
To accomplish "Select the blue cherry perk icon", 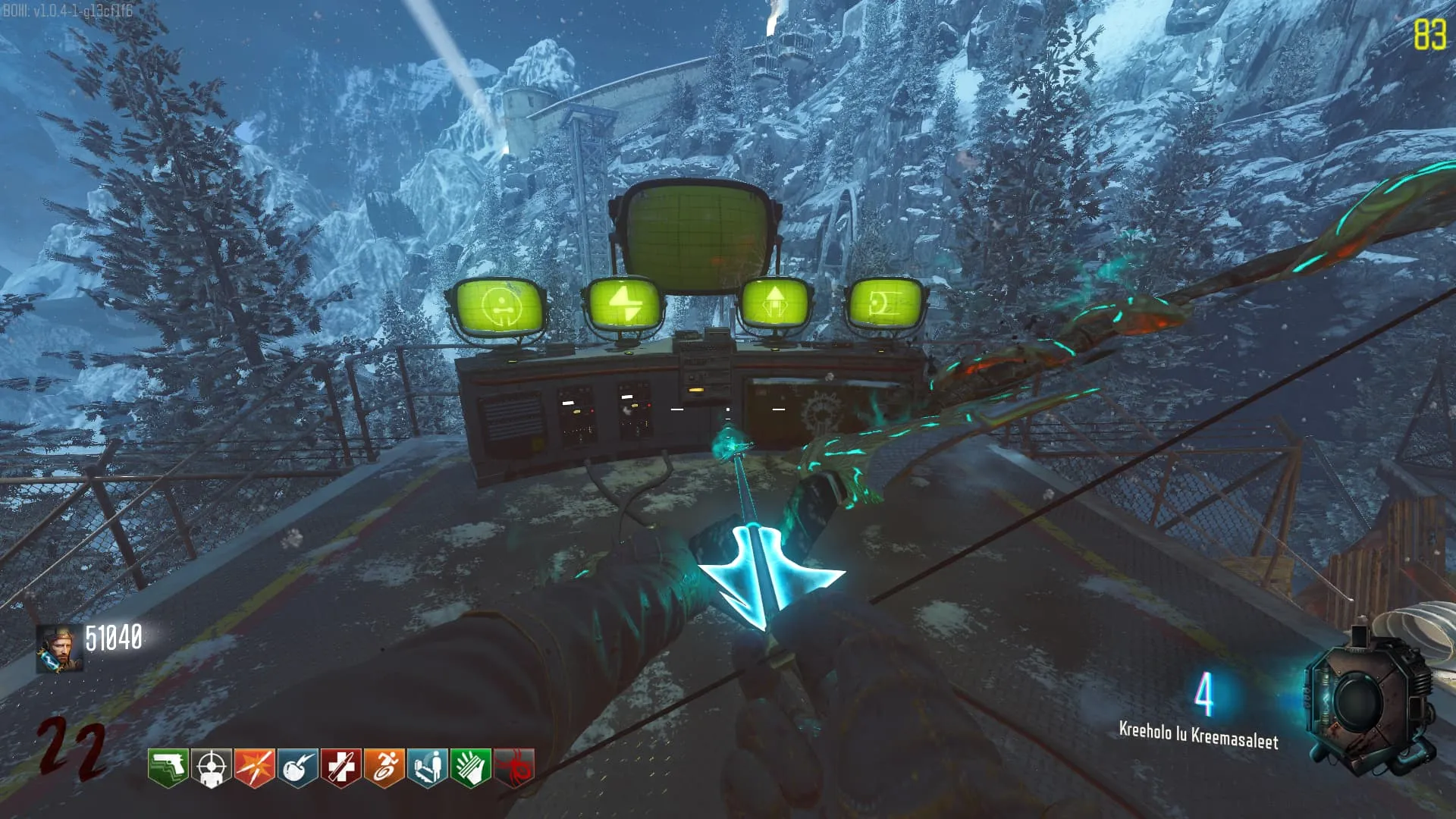I will tap(298, 767).
